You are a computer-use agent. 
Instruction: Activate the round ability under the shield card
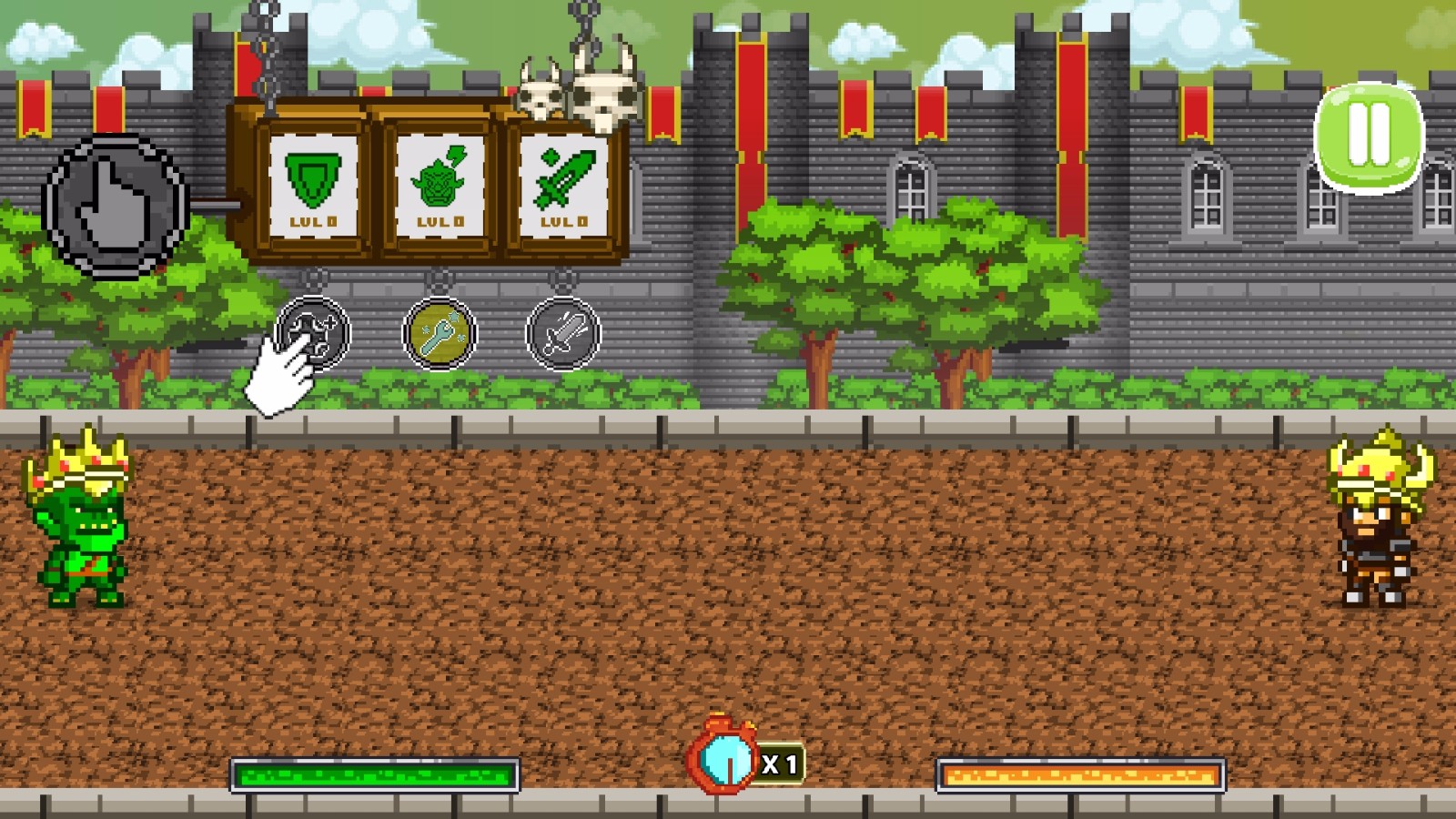(x=314, y=333)
